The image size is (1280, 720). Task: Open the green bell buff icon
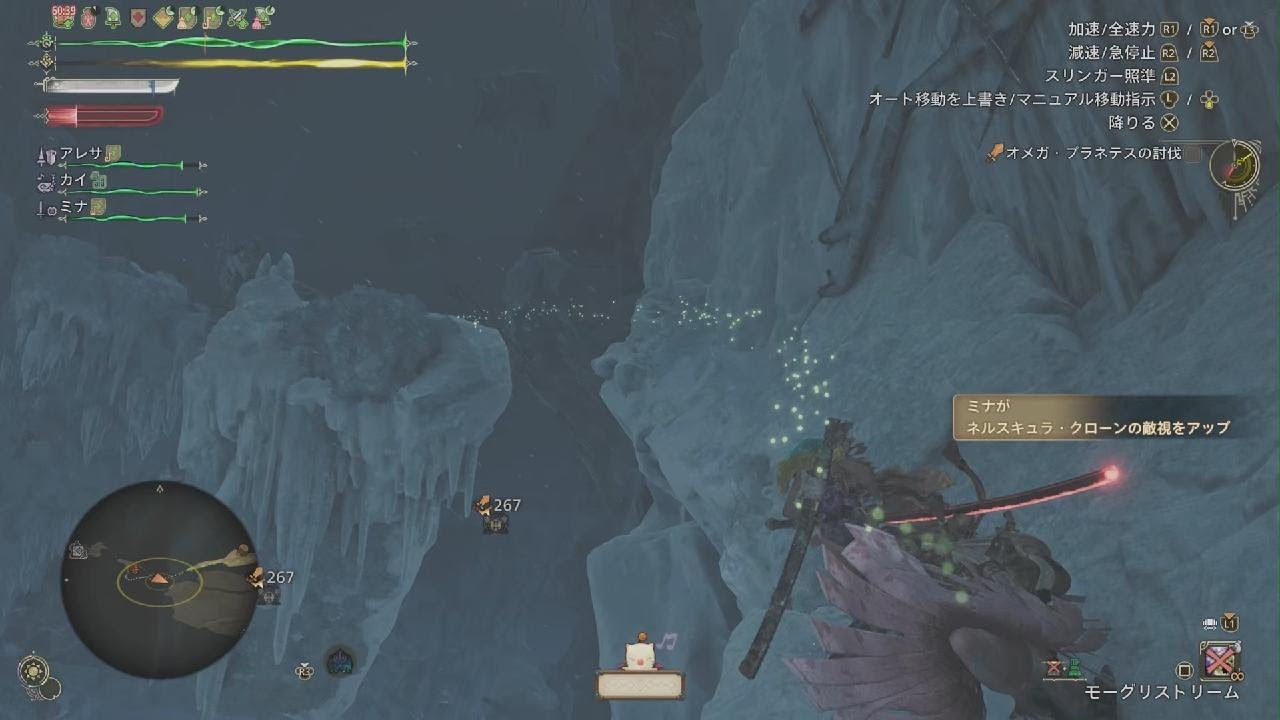[x=112, y=18]
